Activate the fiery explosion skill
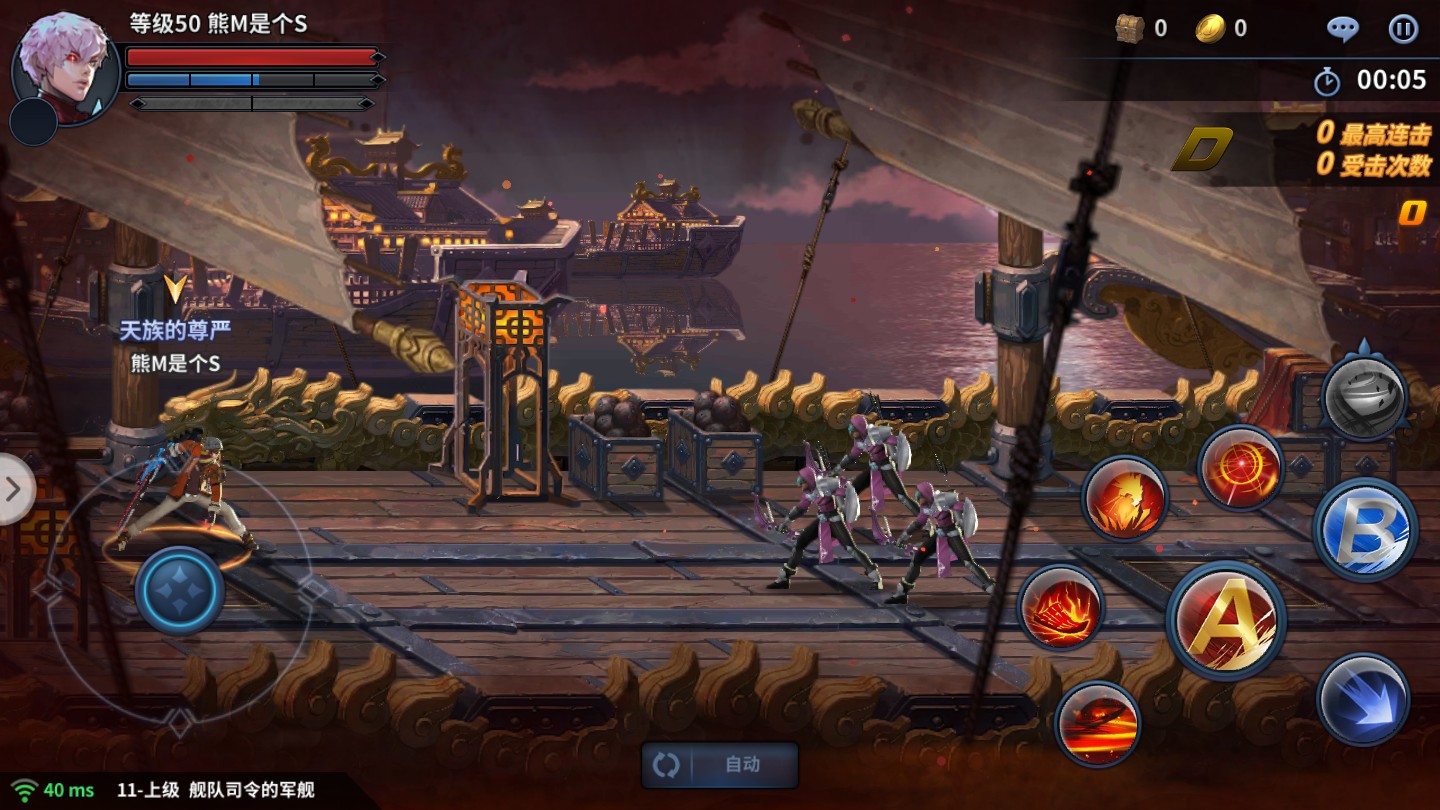This screenshot has width=1440, height=810. tap(1125, 499)
